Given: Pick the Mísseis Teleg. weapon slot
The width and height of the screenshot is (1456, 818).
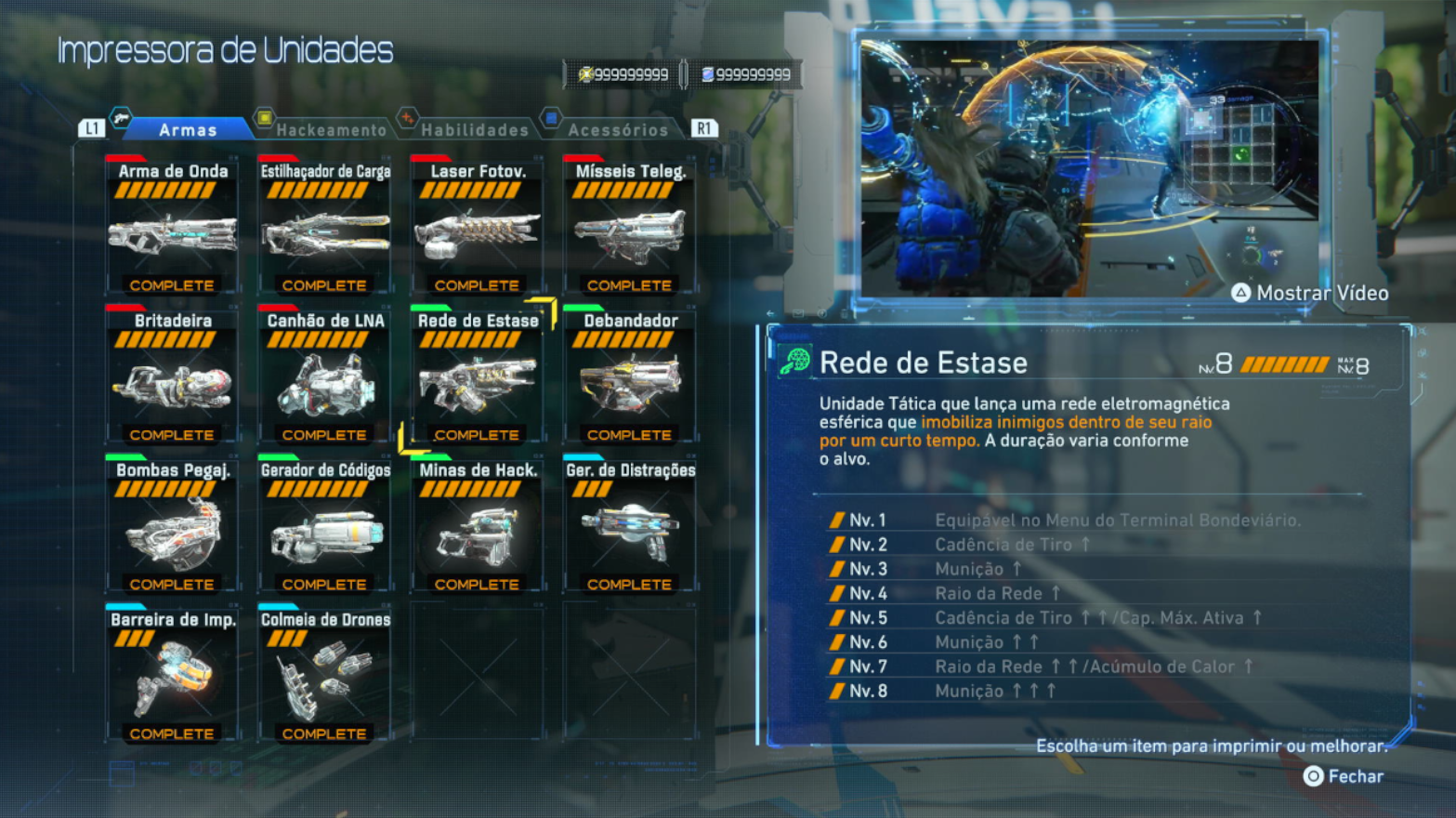Looking at the screenshot, I should (629, 227).
